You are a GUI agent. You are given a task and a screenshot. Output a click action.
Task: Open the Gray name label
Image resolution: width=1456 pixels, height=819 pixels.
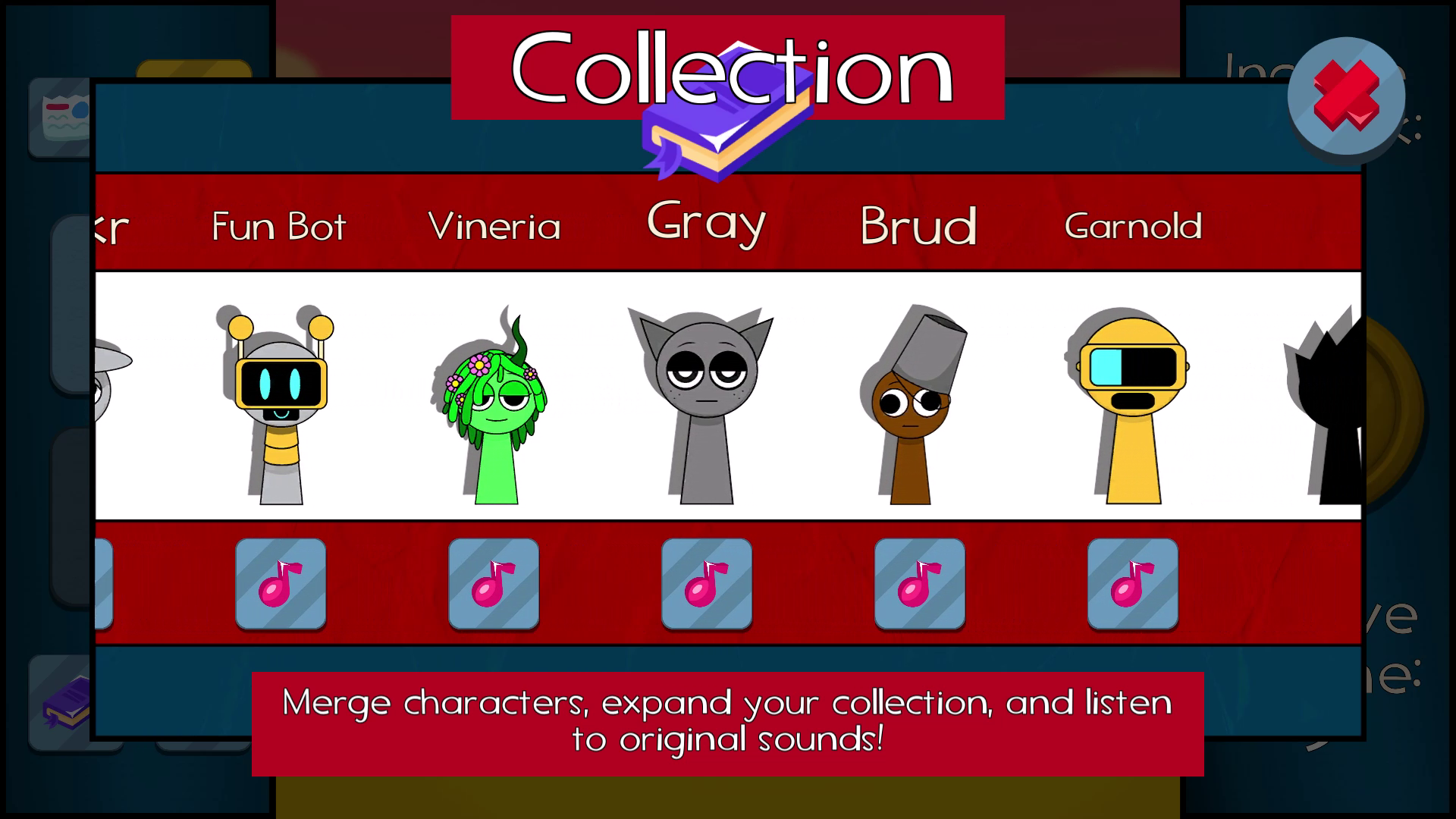click(706, 224)
